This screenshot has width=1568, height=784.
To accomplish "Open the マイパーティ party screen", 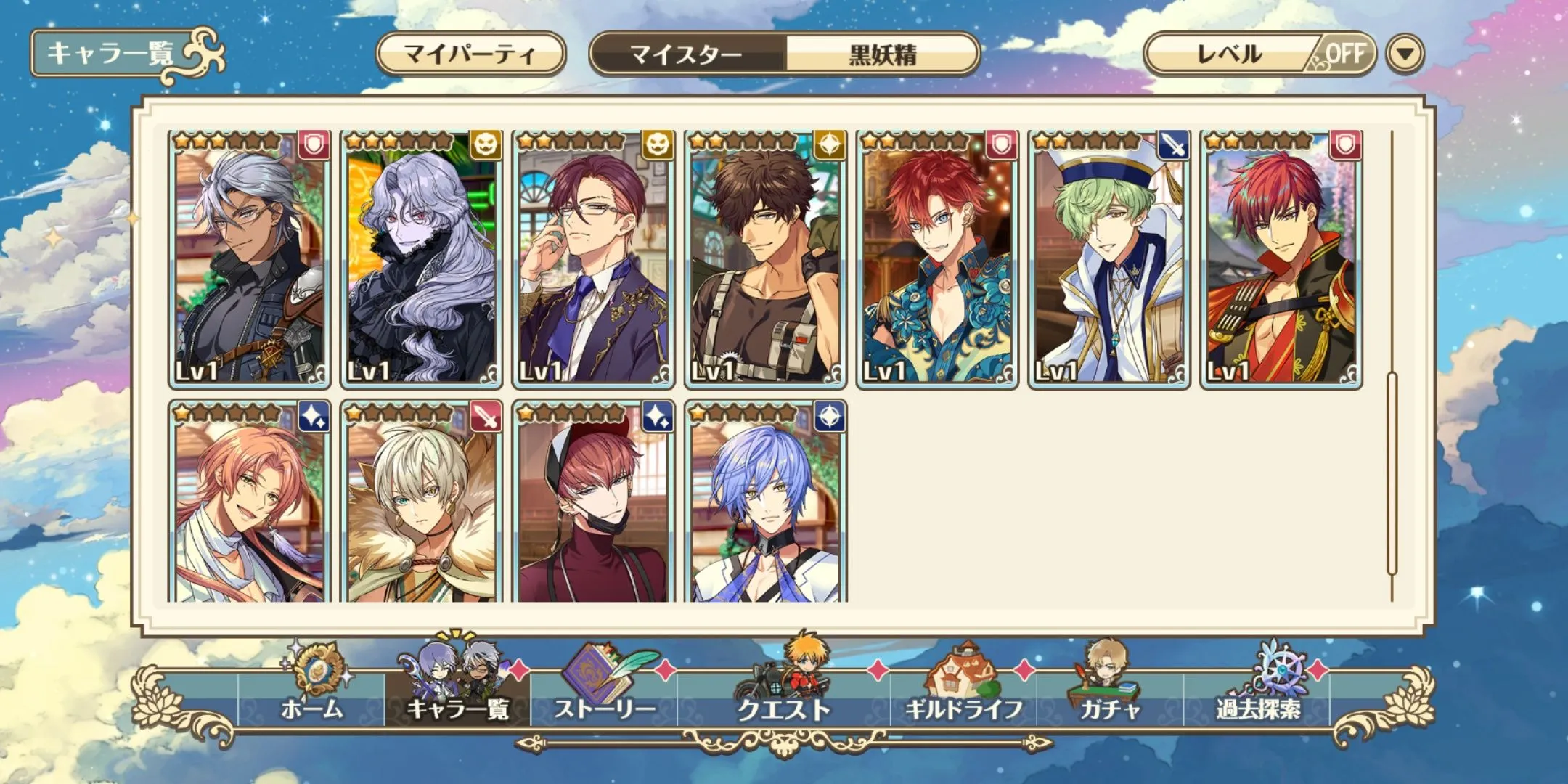I will point(470,54).
